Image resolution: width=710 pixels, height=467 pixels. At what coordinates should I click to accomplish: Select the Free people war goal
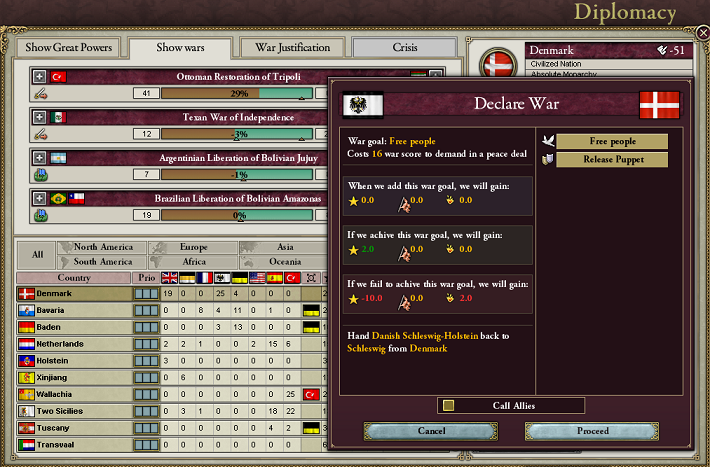point(611,141)
